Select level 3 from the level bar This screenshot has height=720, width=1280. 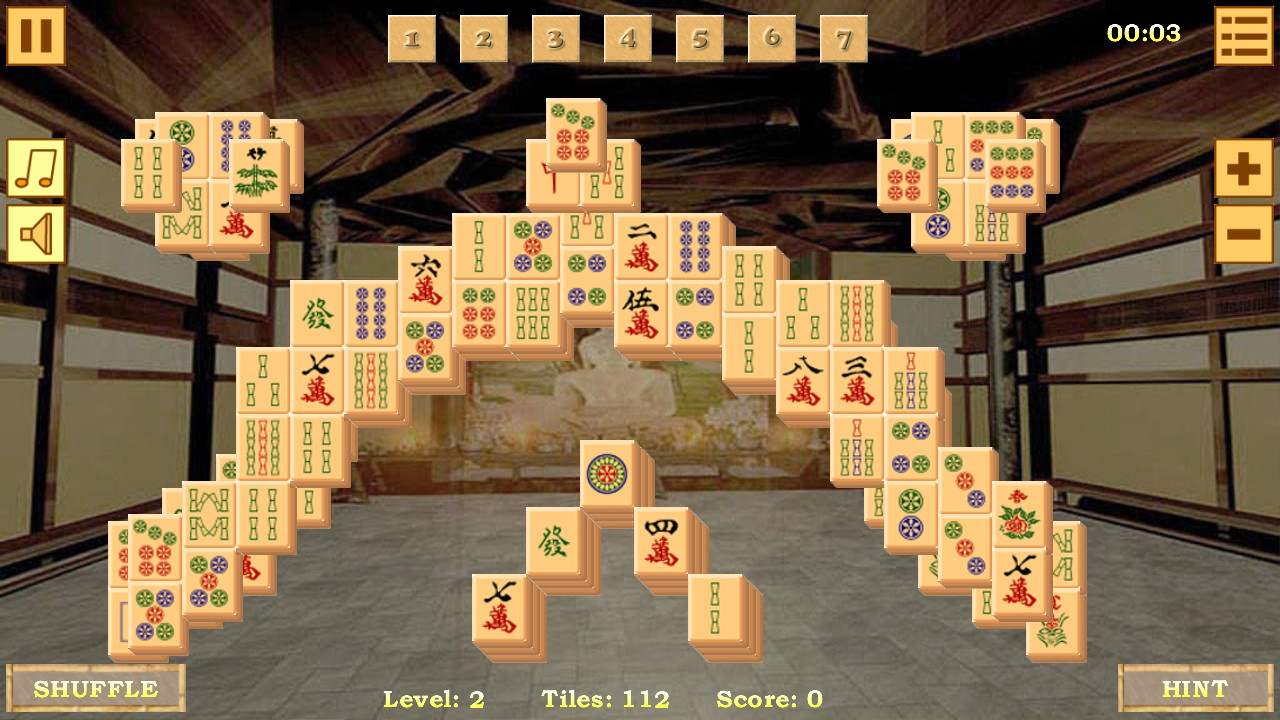click(x=556, y=40)
